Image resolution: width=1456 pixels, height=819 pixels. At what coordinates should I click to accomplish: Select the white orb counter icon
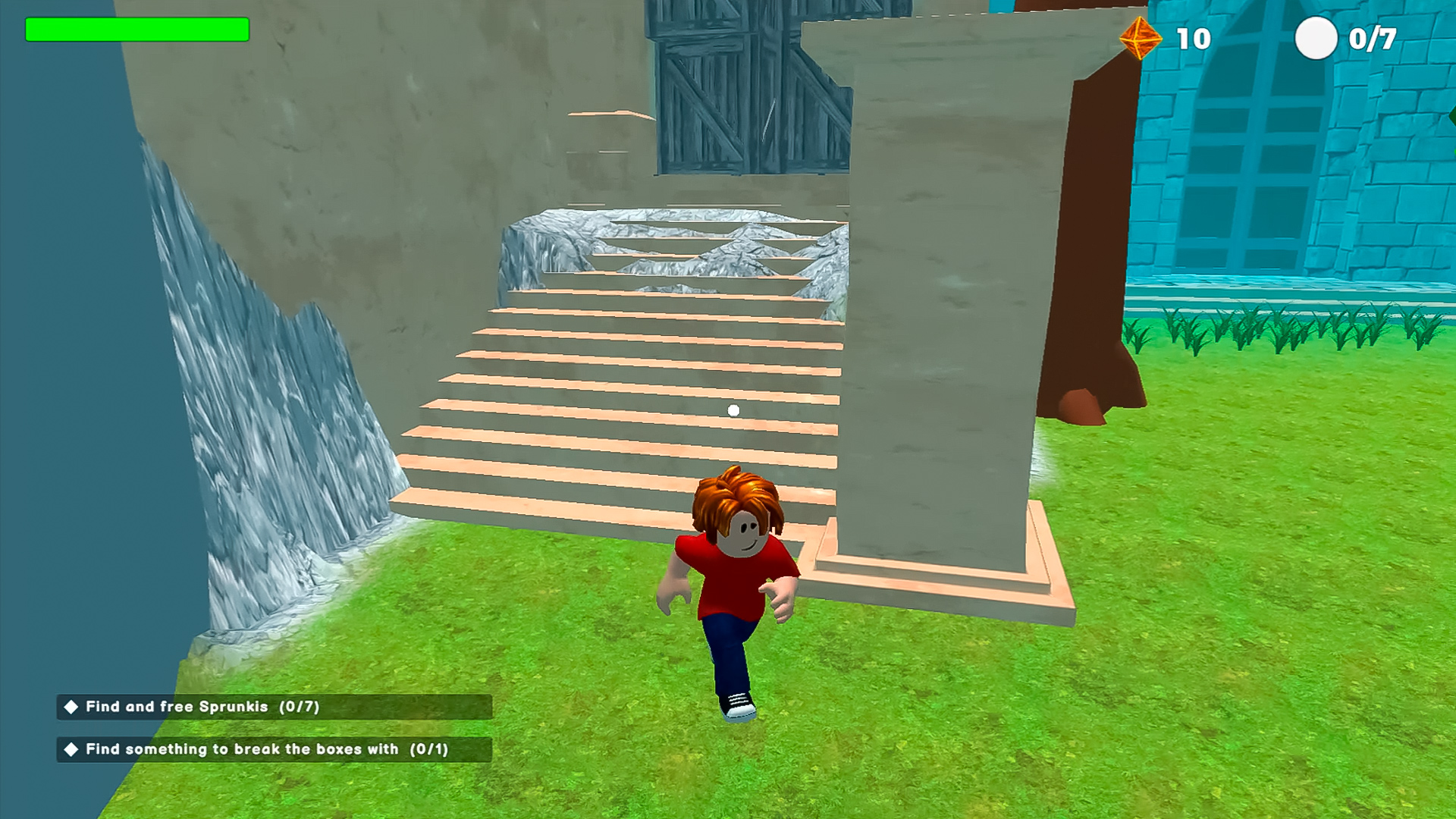point(1318,36)
